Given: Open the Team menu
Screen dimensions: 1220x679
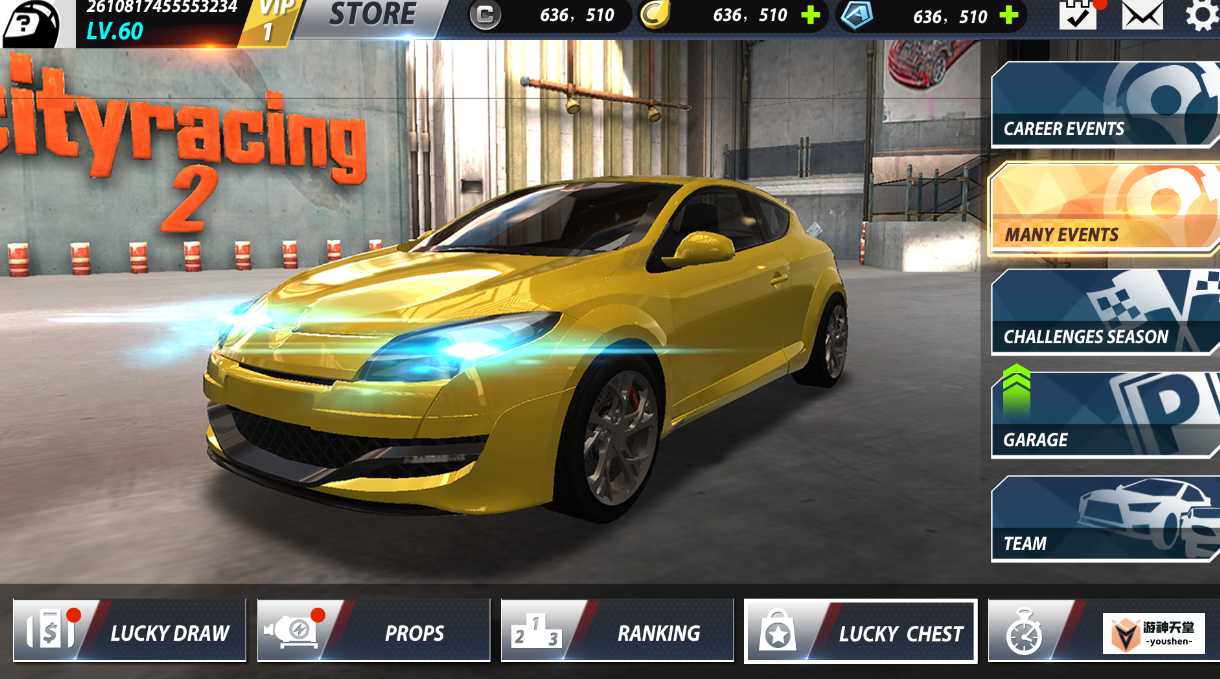Looking at the screenshot, I should click(x=1104, y=519).
